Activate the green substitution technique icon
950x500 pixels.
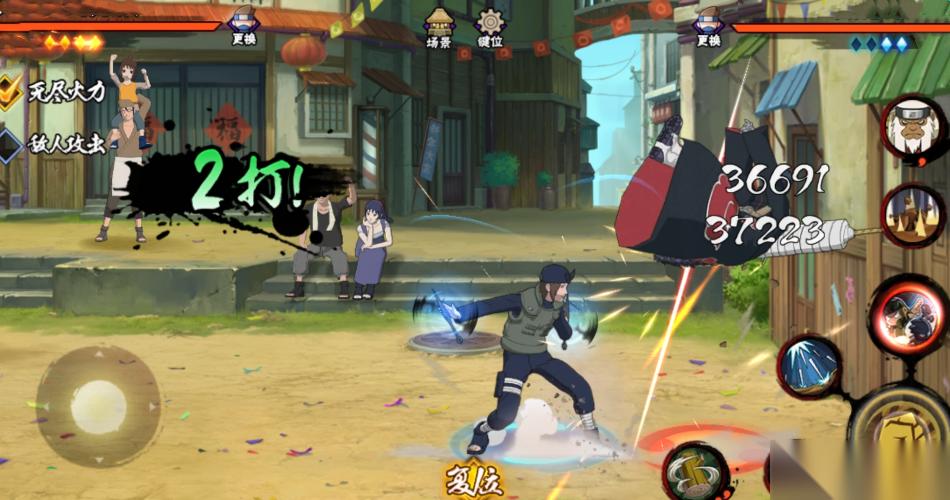(x=697, y=471)
